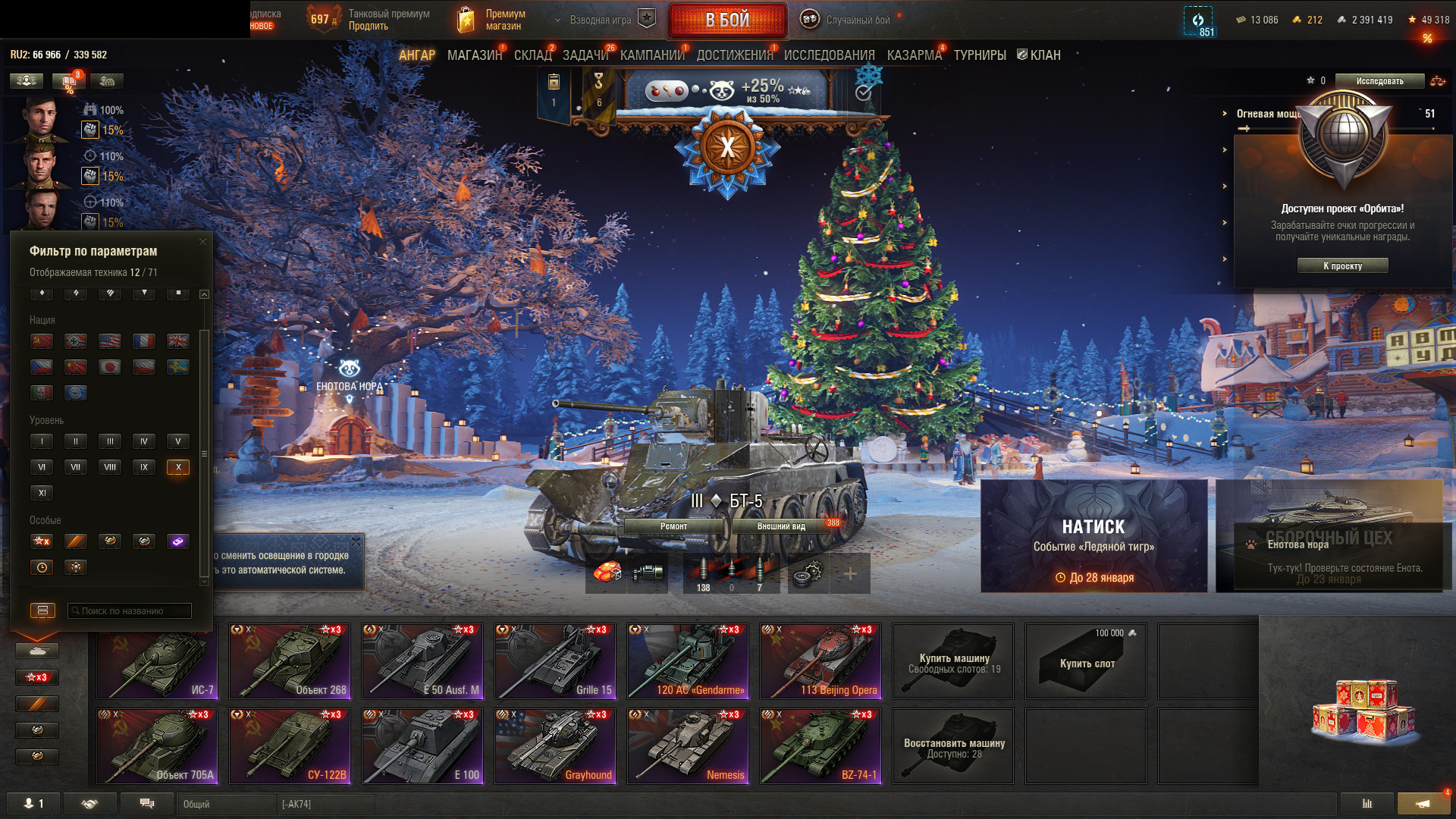Click the Купить слот tile
The width and height of the screenshot is (1456, 819).
[x=1086, y=662]
